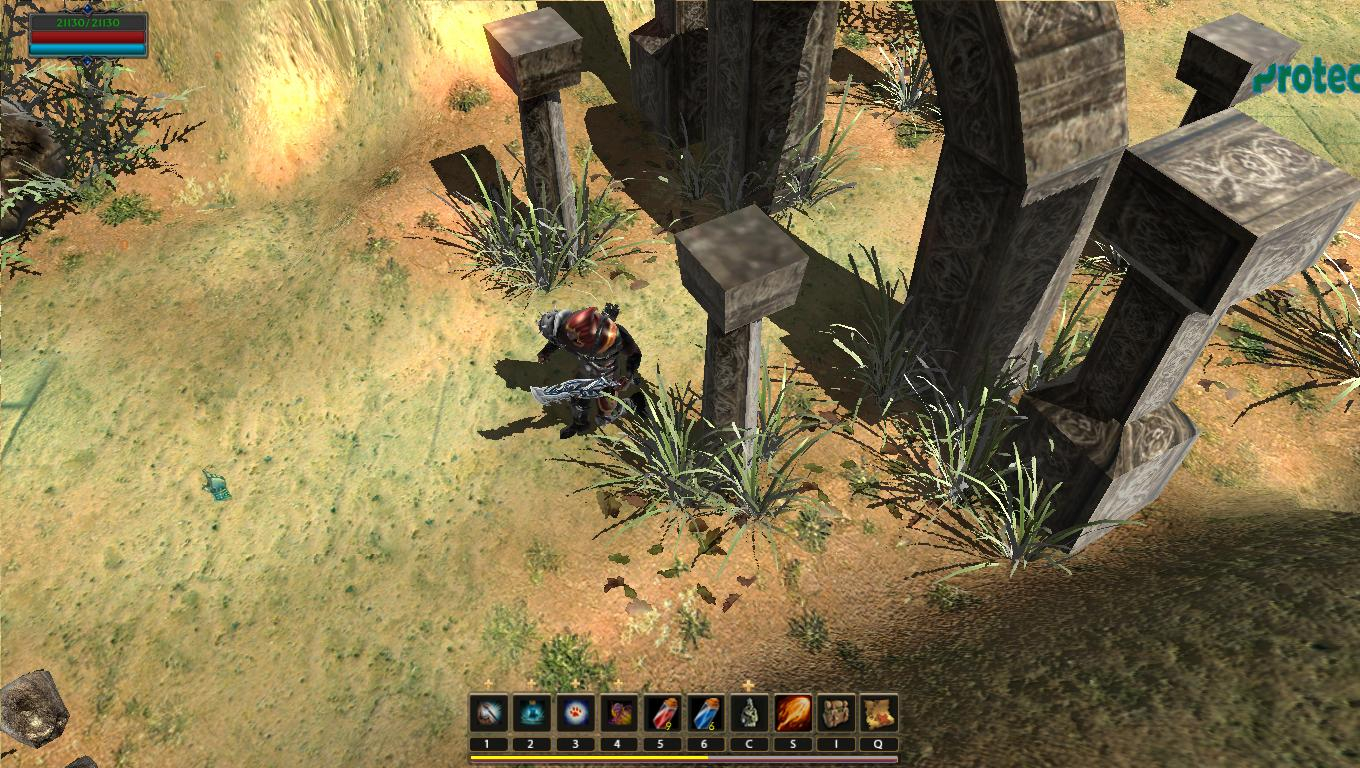The image size is (1360, 768).
Task: Click the blue mana bar below the health bar
Action: point(87,48)
